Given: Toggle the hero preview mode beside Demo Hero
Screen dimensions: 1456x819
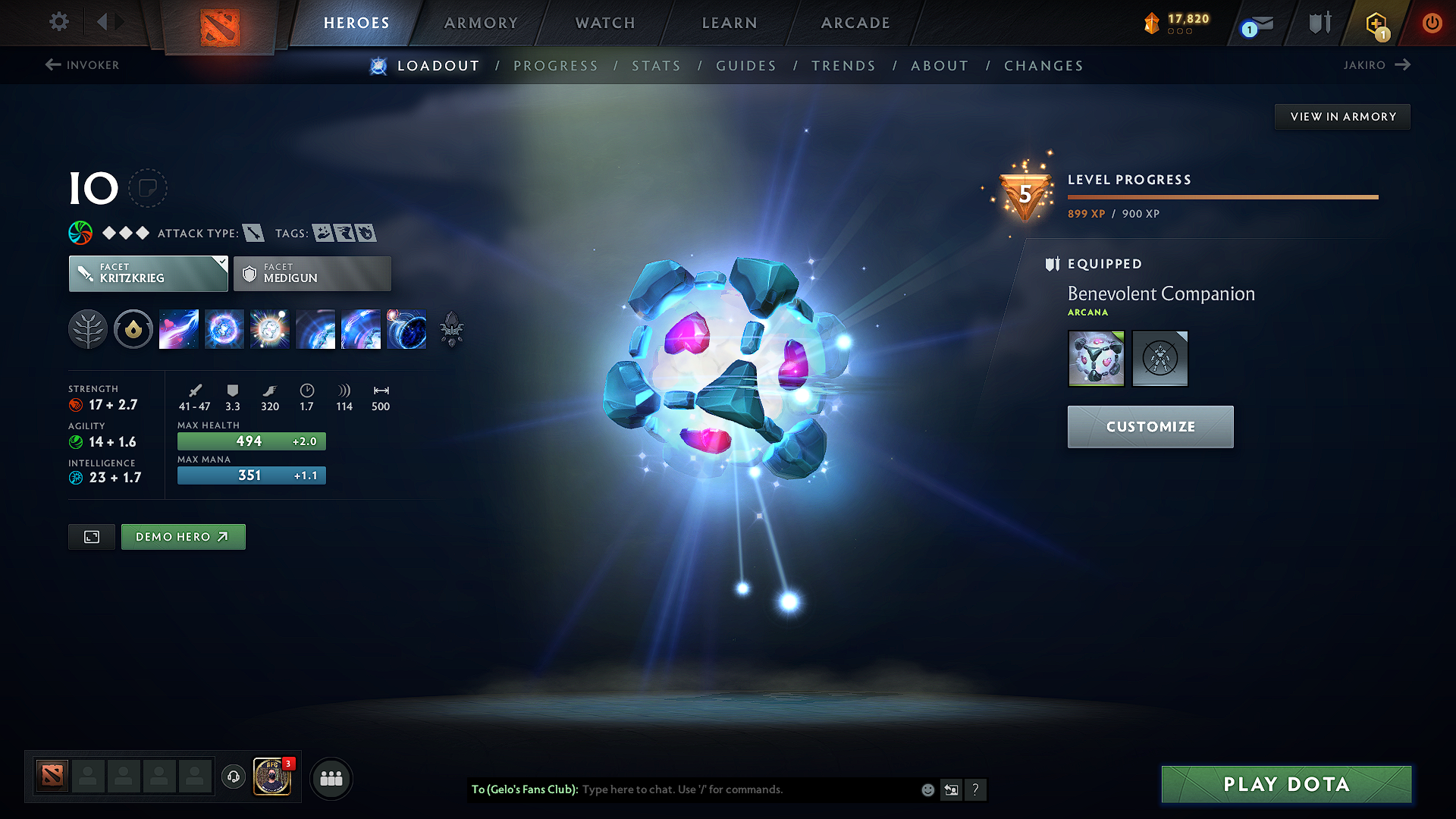Looking at the screenshot, I should 91,536.
